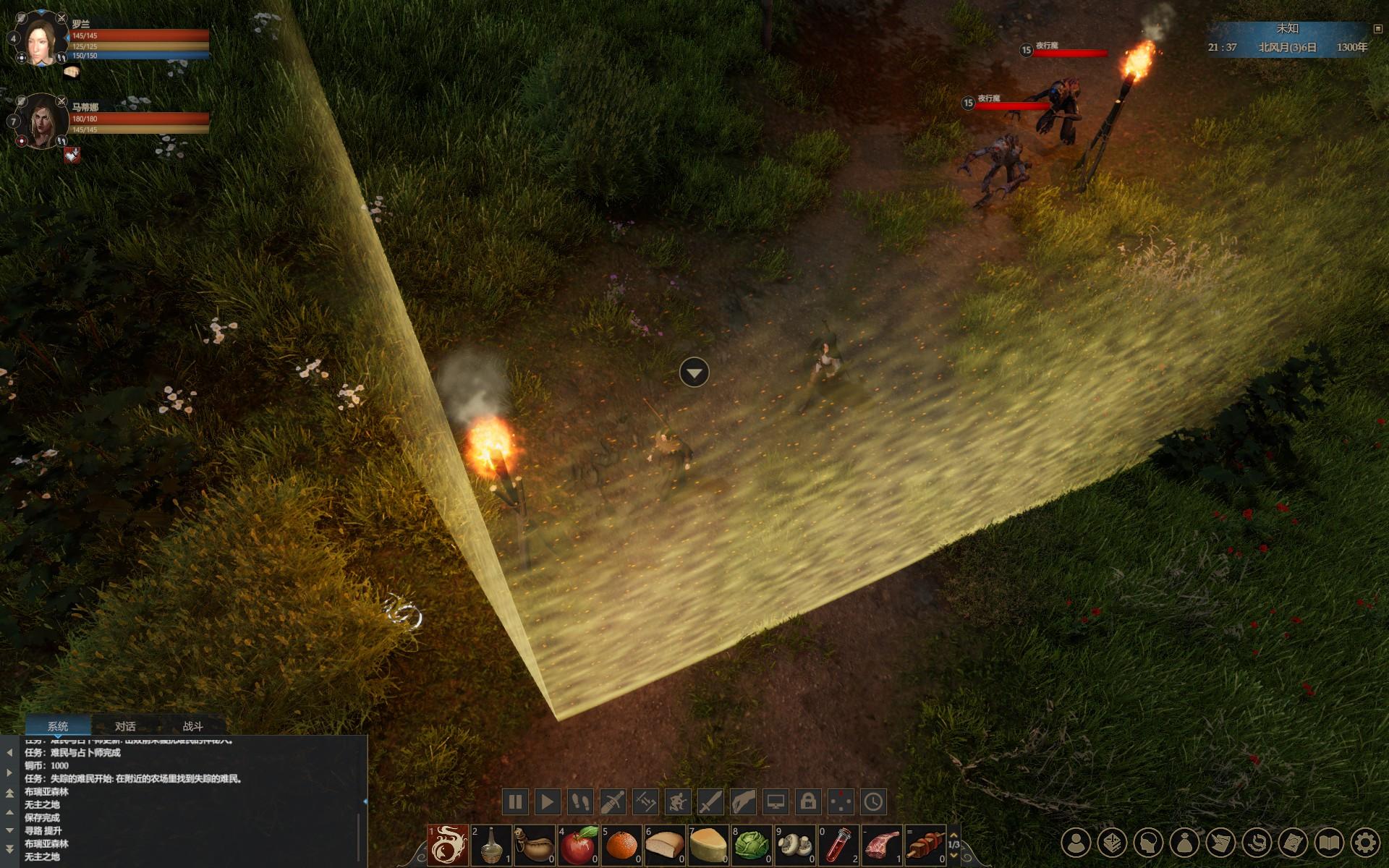Screen dimensions: 1389x868
Task: Toggle the crouching figure sneak button
Action: (x=678, y=801)
